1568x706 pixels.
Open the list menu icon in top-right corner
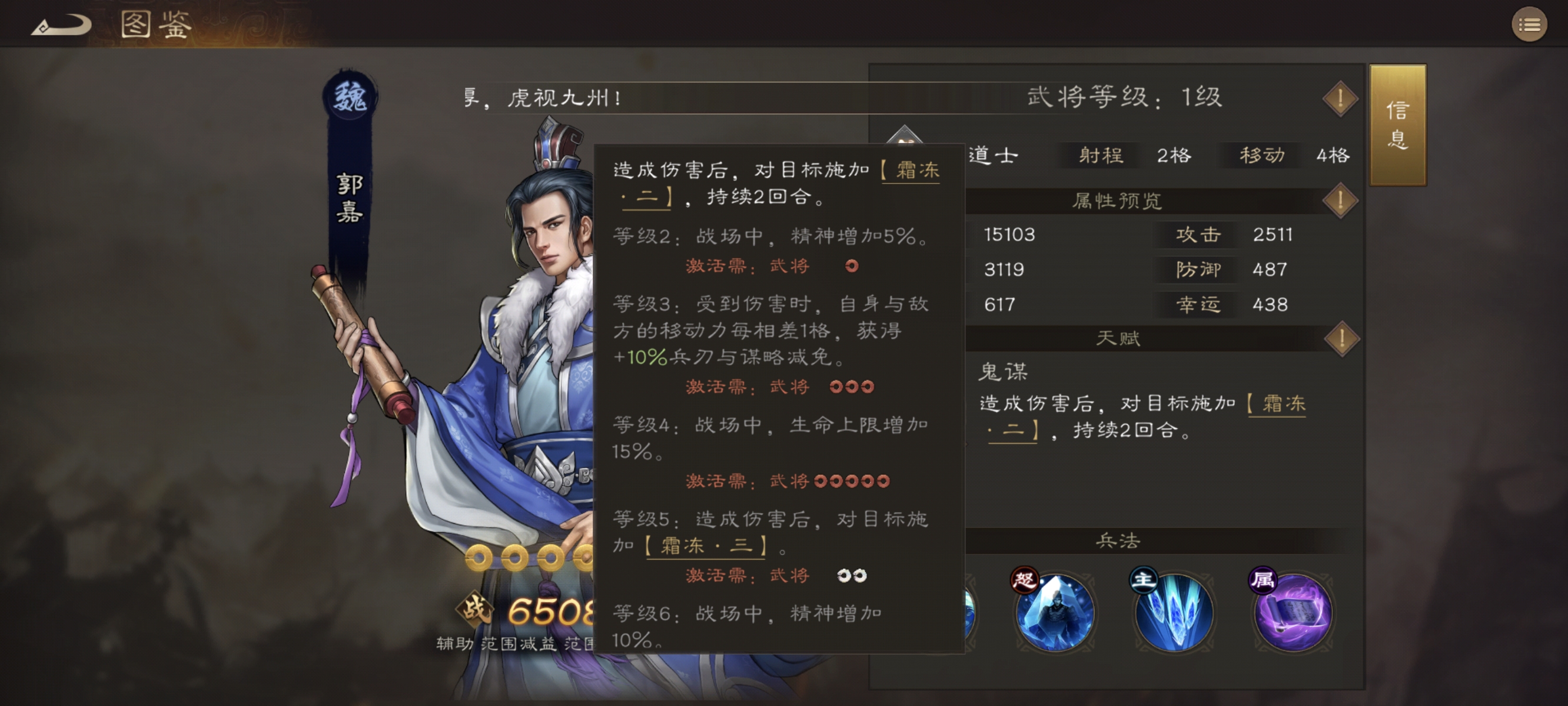pyautogui.click(x=1530, y=24)
